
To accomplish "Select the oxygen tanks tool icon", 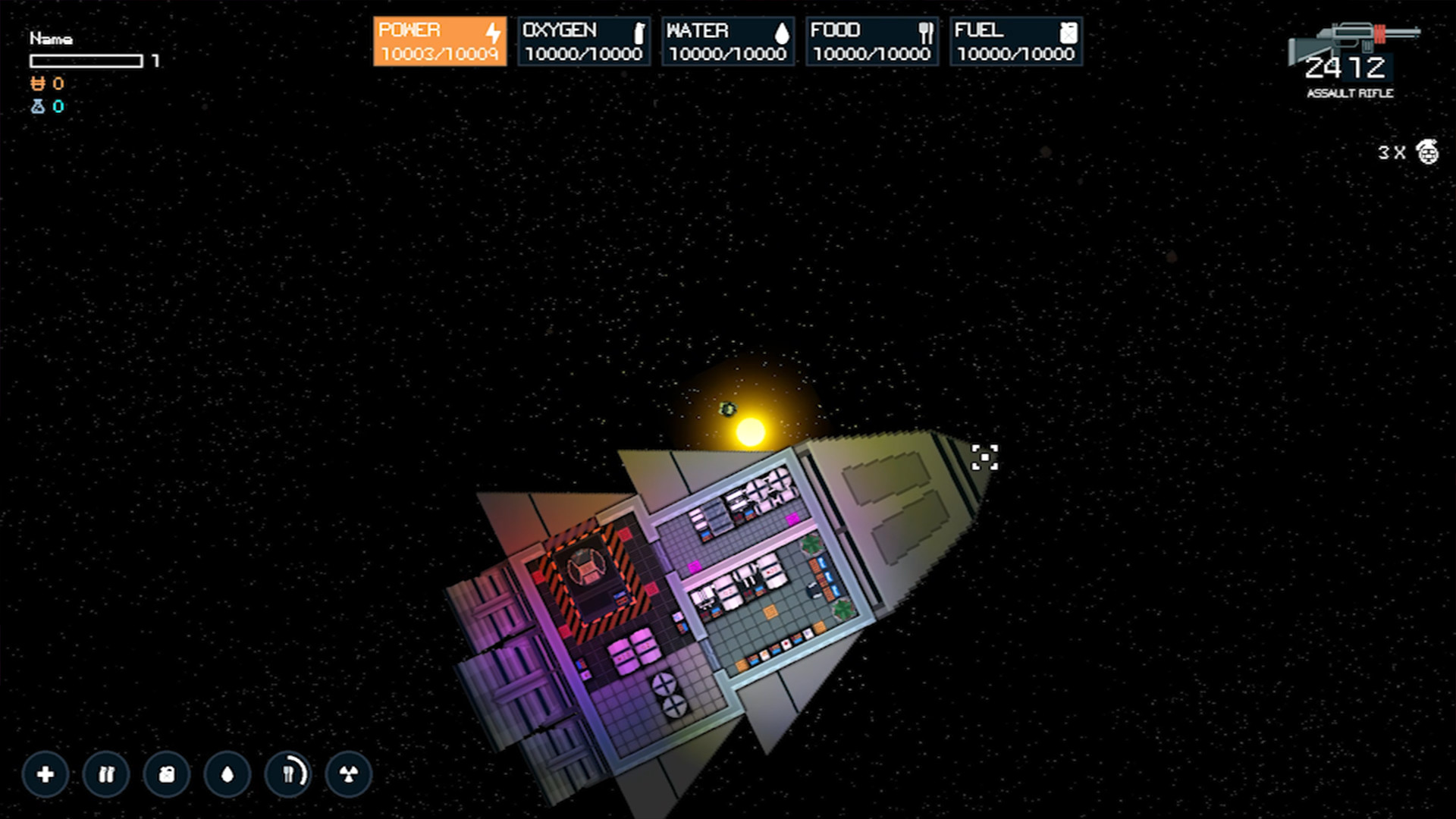I will pos(105,775).
